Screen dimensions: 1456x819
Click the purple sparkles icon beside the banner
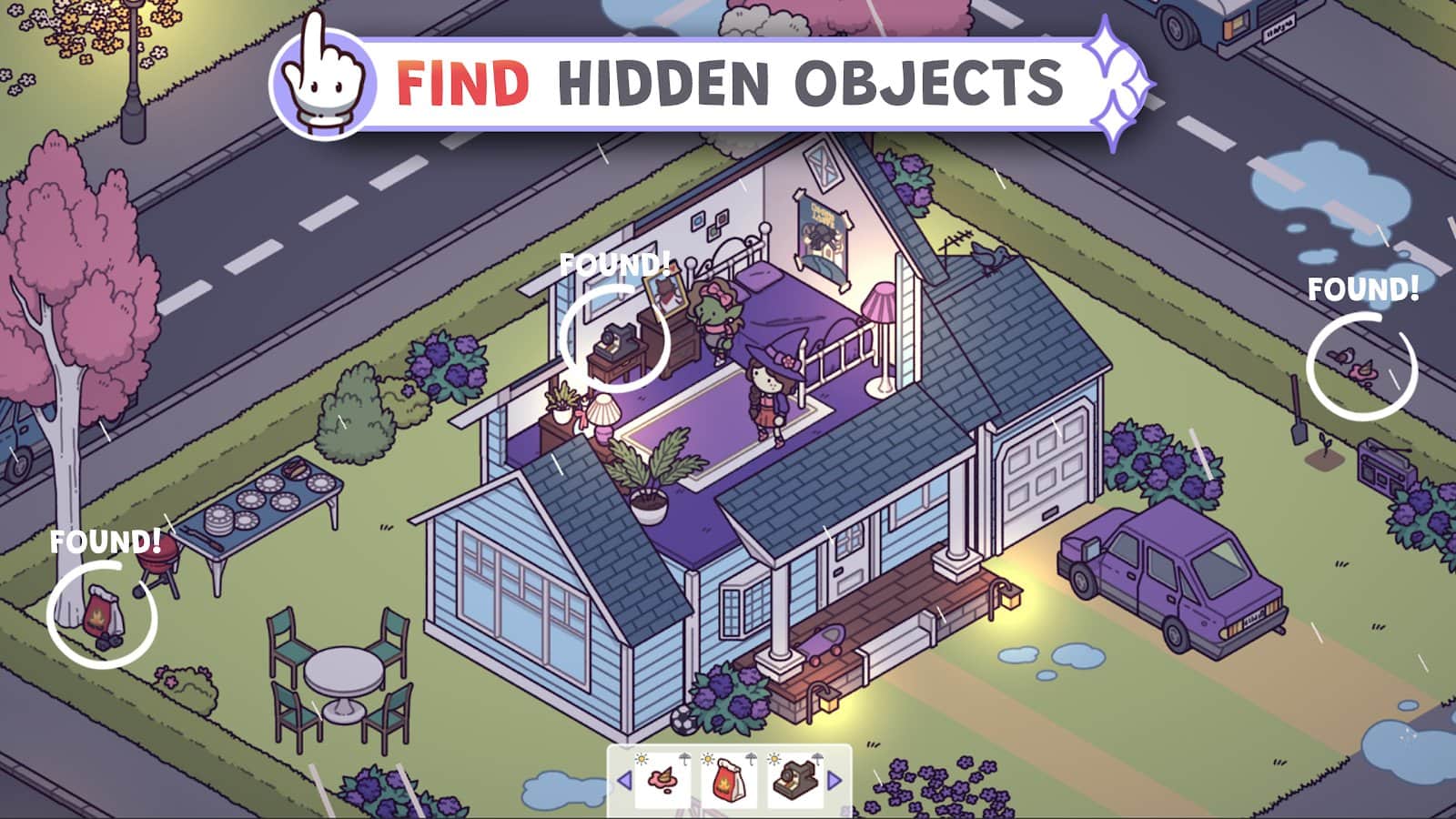tap(1115, 82)
